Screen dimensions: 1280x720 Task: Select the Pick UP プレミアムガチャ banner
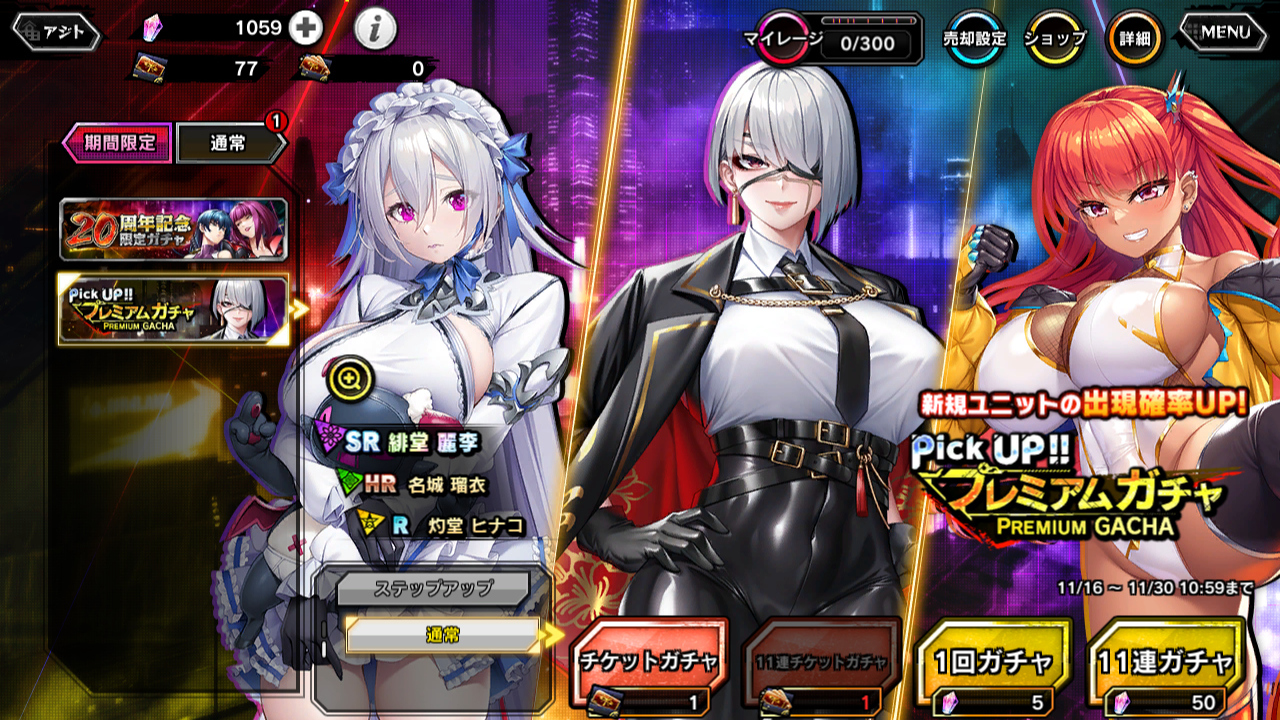(173, 310)
